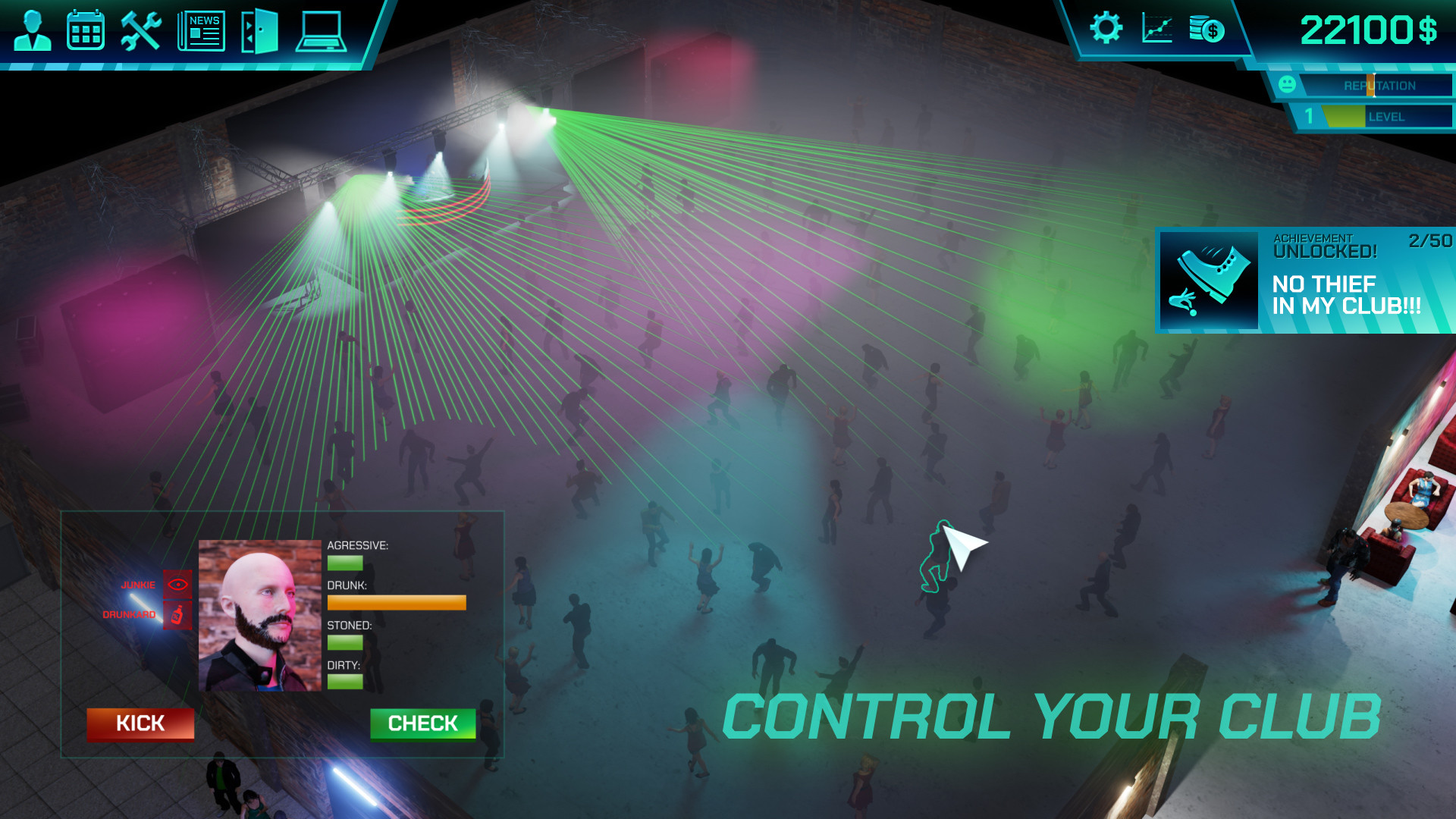Click the achievement boot icon

(x=1209, y=279)
